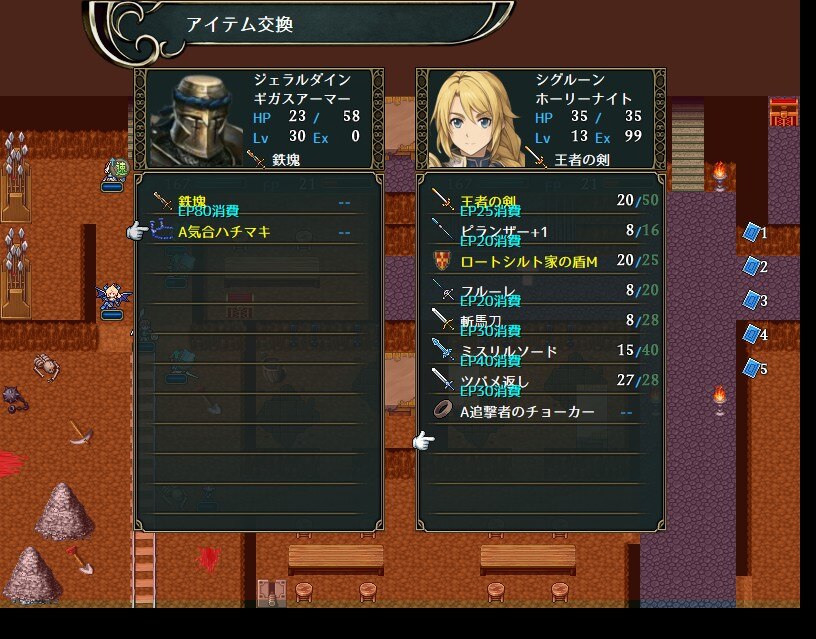Select the 王者の剣 sword row
816x639 pixels.
click(540, 201)
